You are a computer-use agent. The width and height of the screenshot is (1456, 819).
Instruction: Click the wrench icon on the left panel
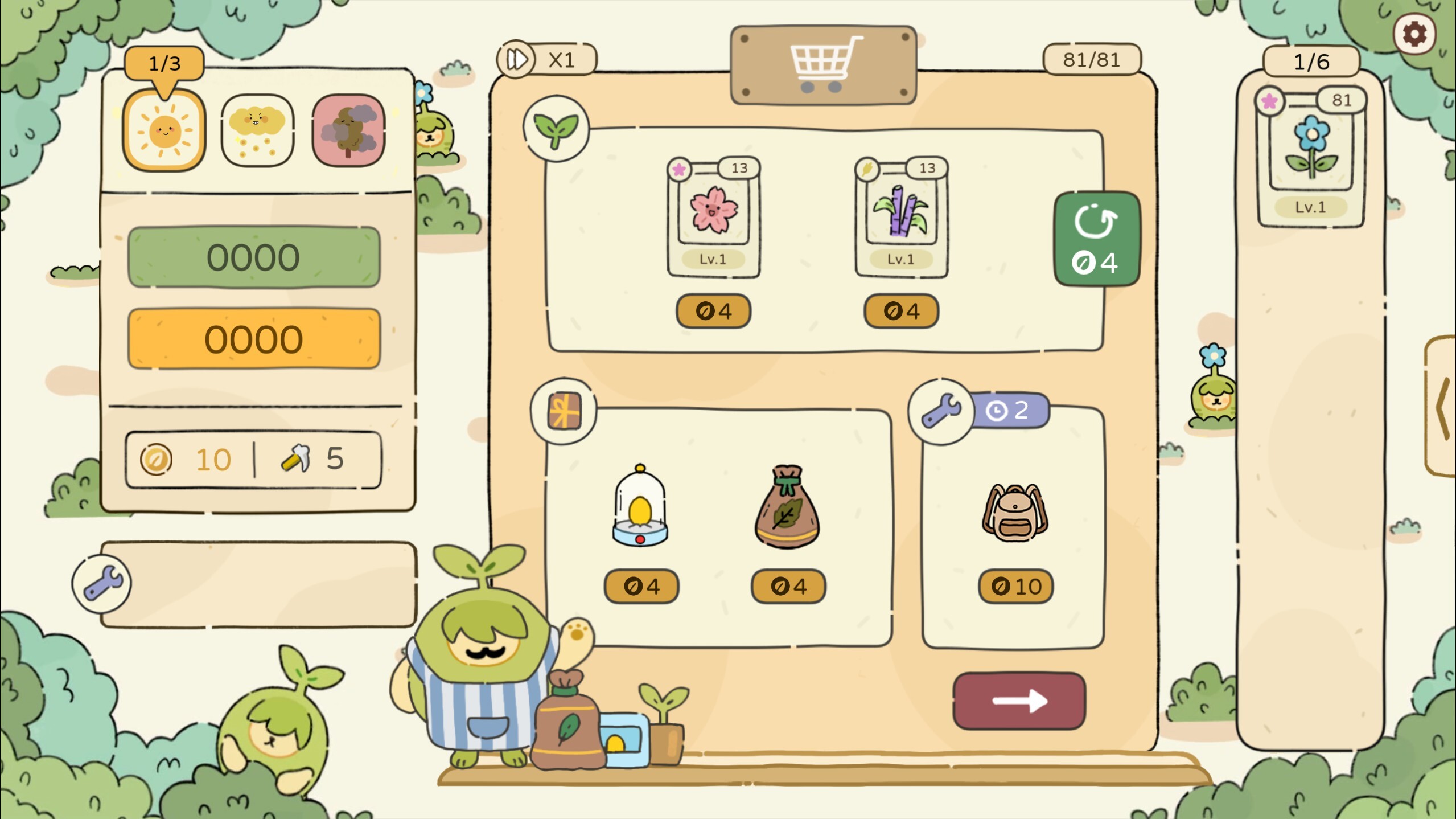coord(101,585)
